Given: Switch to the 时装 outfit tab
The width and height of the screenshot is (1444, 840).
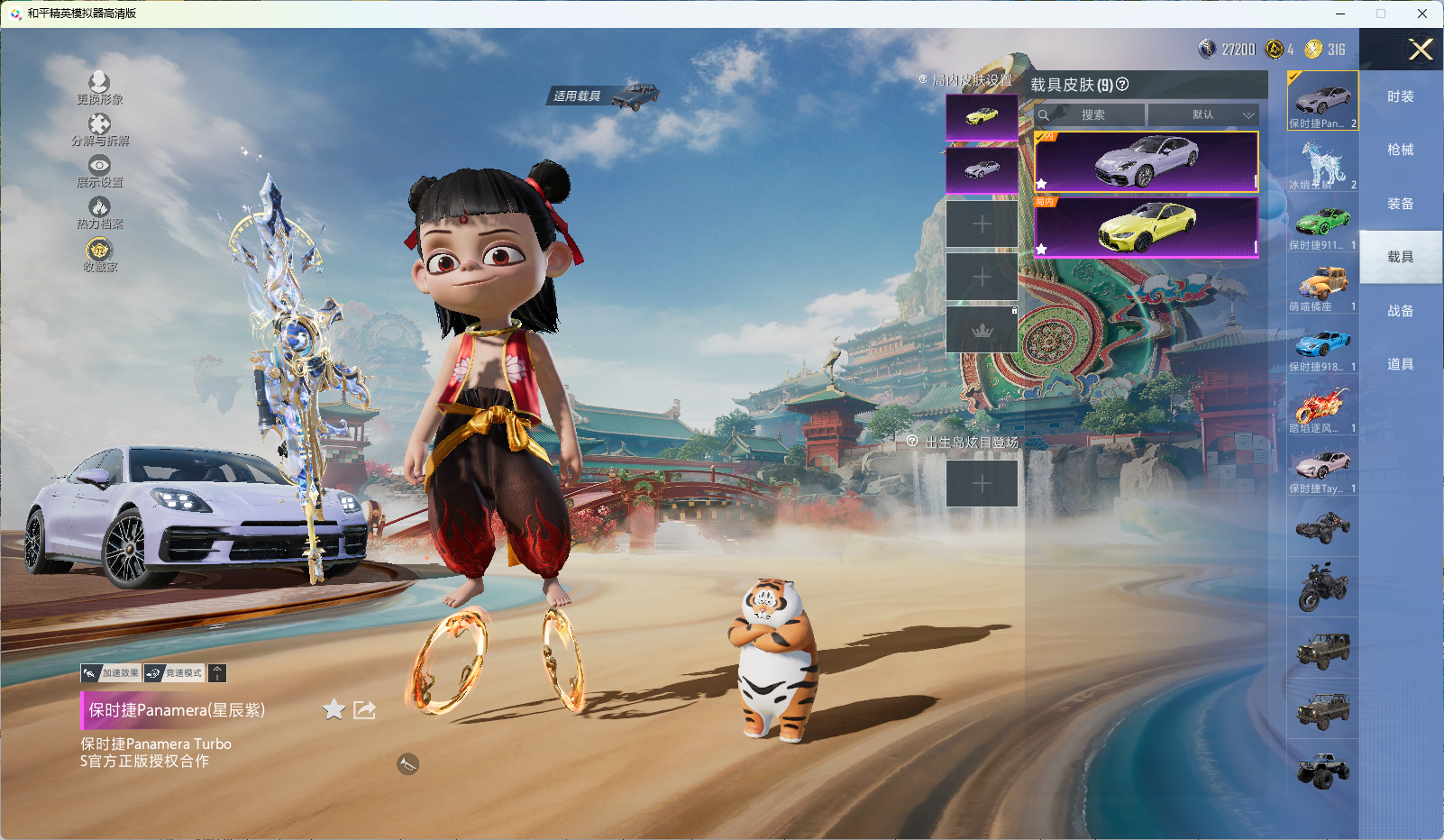Looking at the screenshot, I should (1400, 96).
